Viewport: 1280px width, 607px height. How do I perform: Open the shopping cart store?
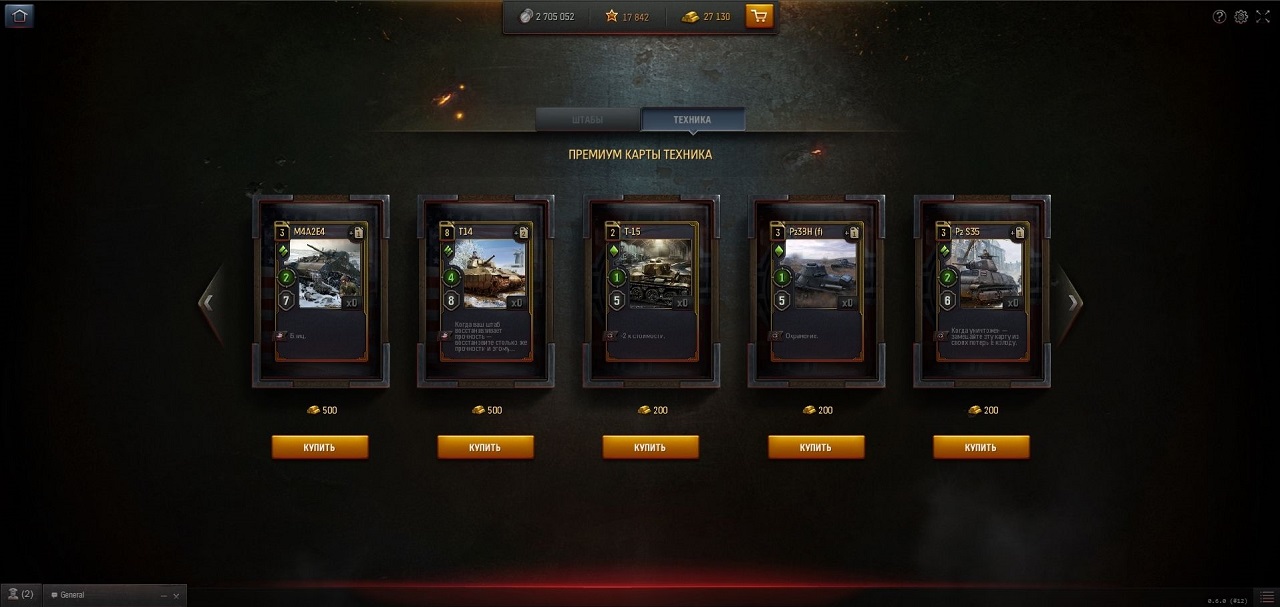click(x=759, y=16)
